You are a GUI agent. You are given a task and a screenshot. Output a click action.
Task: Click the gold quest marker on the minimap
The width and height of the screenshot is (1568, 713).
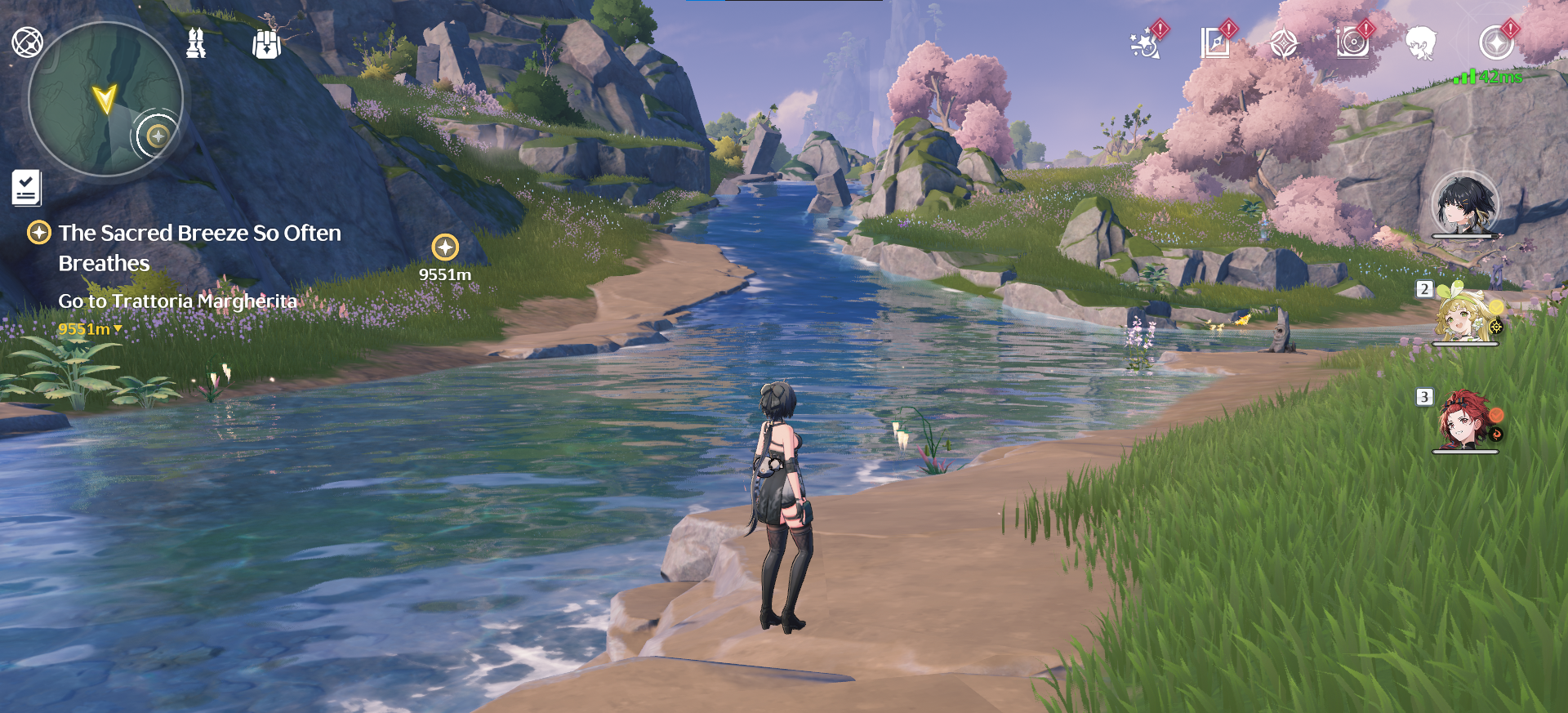pyautogui.click(x=157, y=135)
